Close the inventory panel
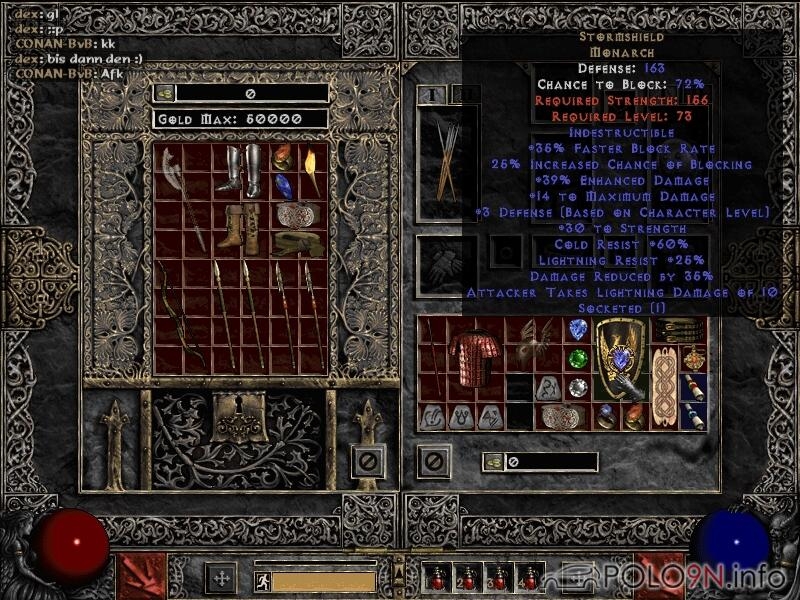The image size is (800, 600). 433,461
